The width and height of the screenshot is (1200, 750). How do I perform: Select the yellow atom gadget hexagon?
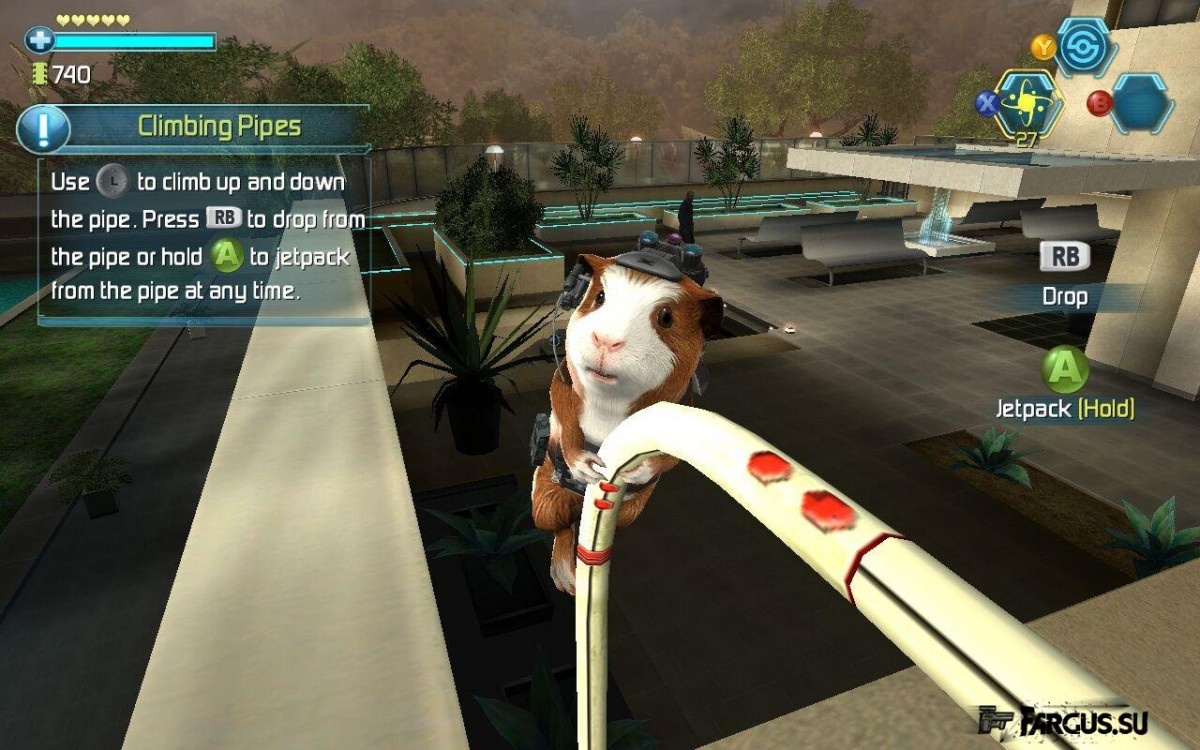pos(1027,103)
